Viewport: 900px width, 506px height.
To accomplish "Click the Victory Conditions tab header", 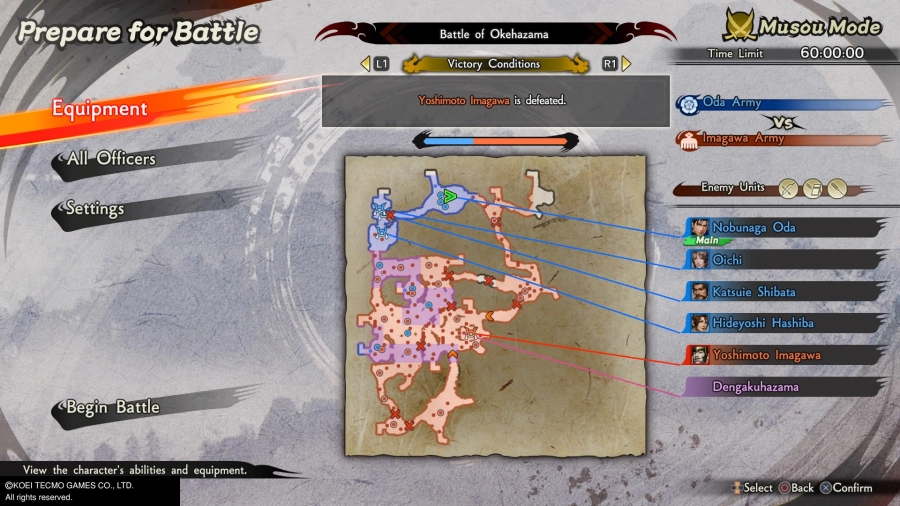I will pos(494,64).
